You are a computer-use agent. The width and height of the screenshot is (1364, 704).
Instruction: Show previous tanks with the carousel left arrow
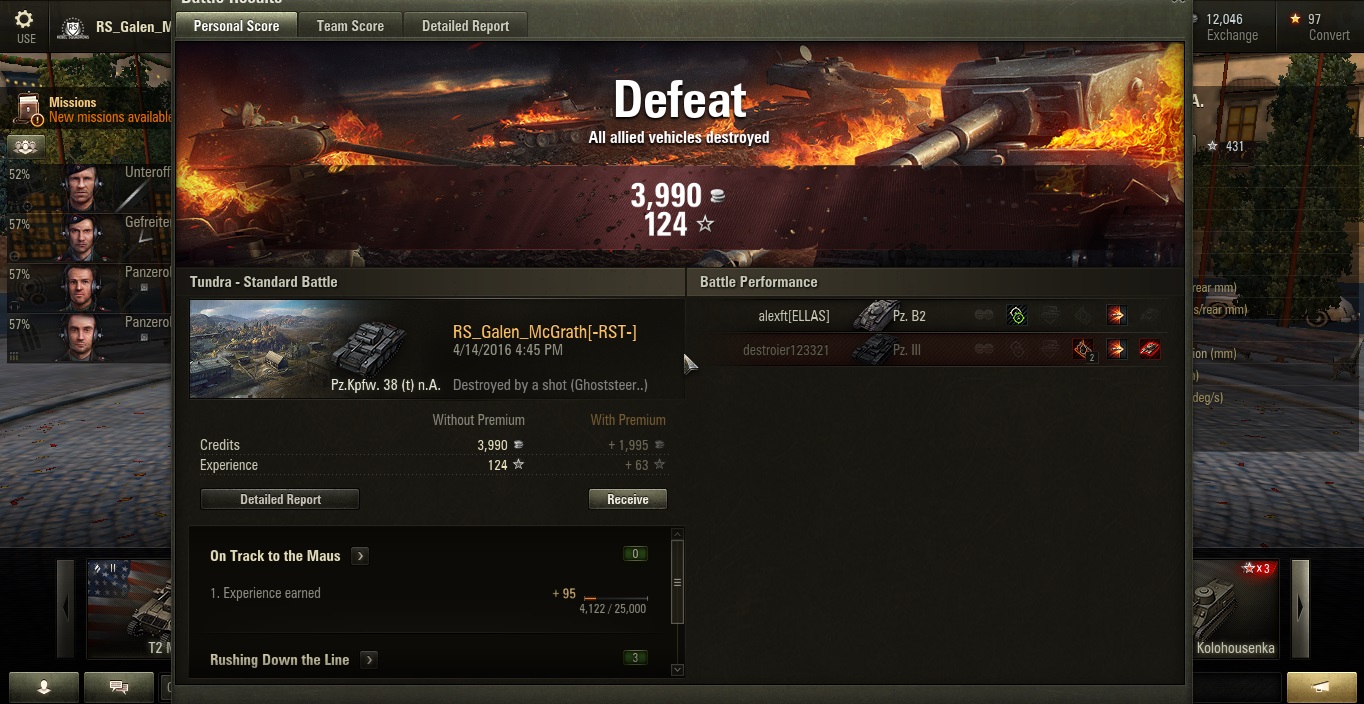(66, 607)
